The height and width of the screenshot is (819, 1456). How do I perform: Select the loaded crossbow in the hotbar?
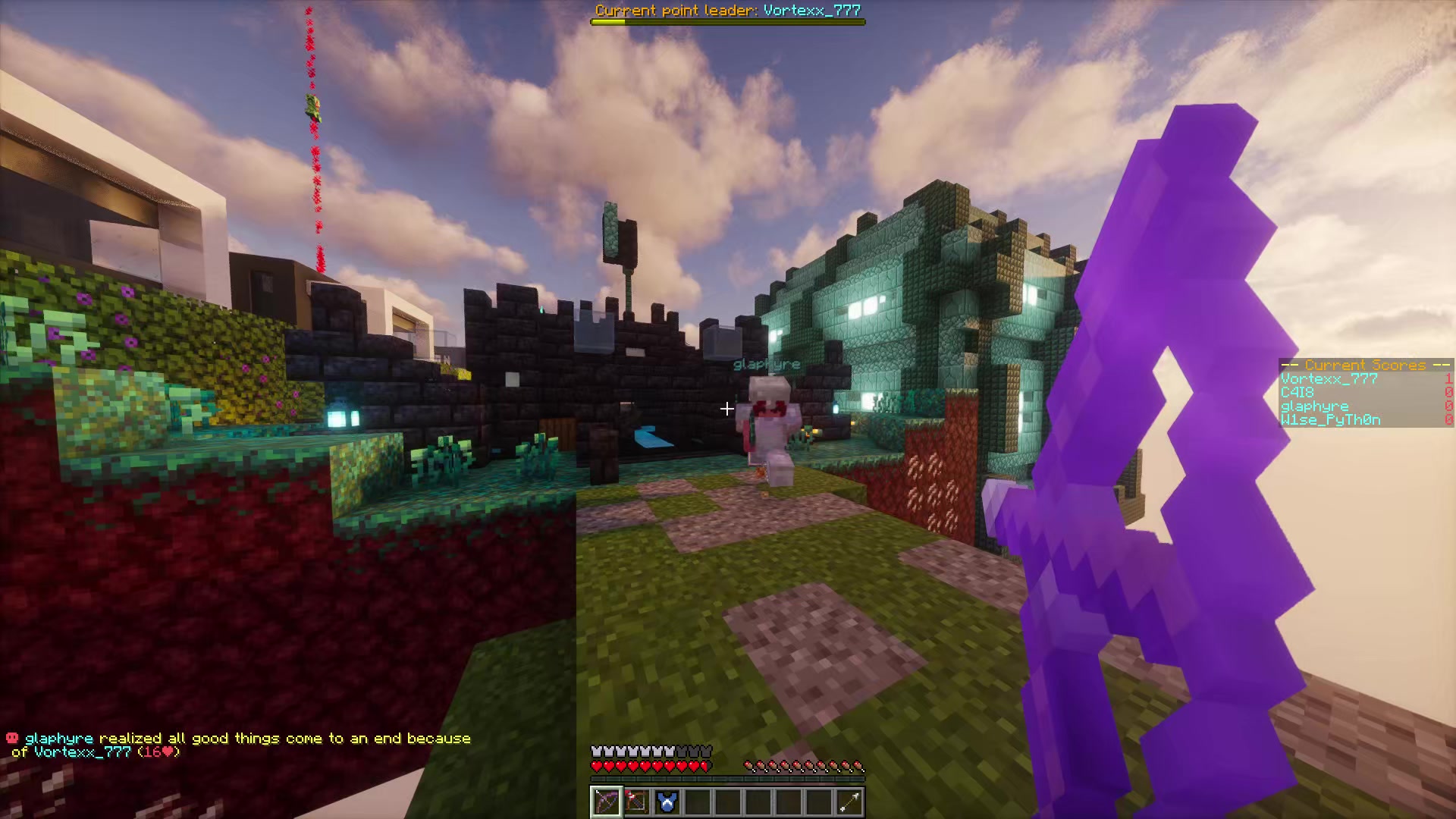(x=639, y=802)
